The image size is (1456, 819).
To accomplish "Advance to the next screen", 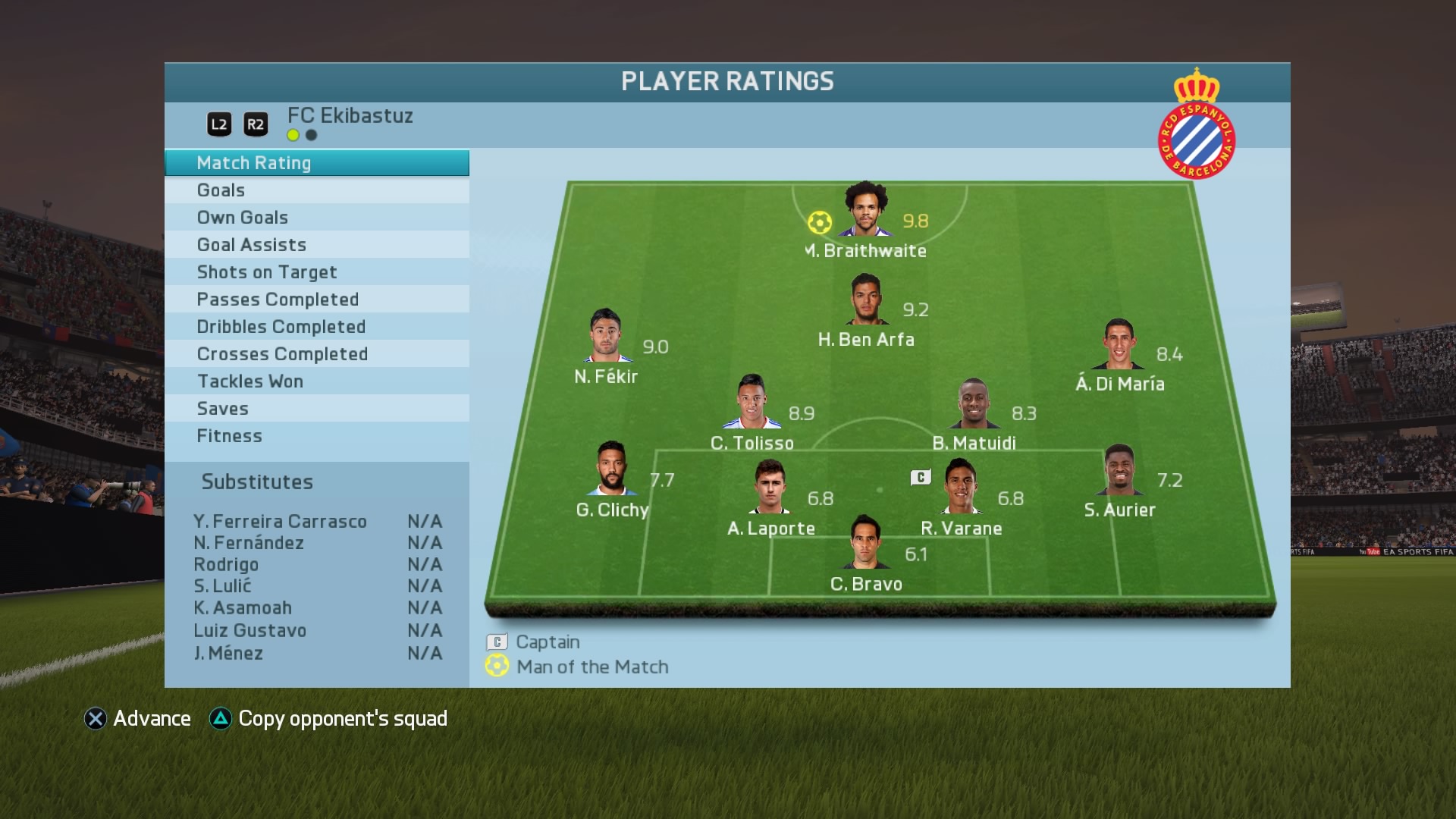I will (x=137, y=719).
